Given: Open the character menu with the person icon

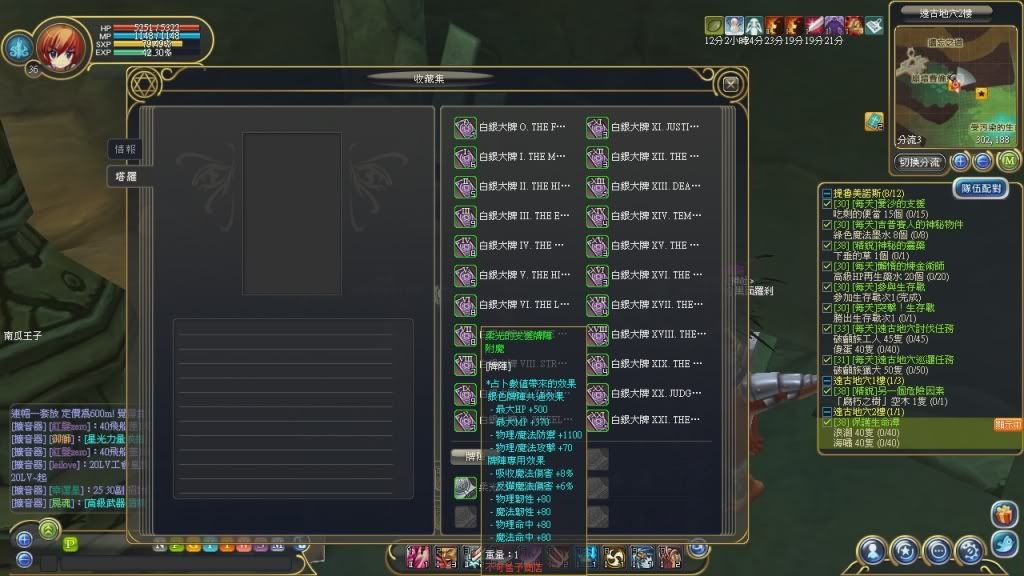Looking at the screenshot, I should coord(873,550).
